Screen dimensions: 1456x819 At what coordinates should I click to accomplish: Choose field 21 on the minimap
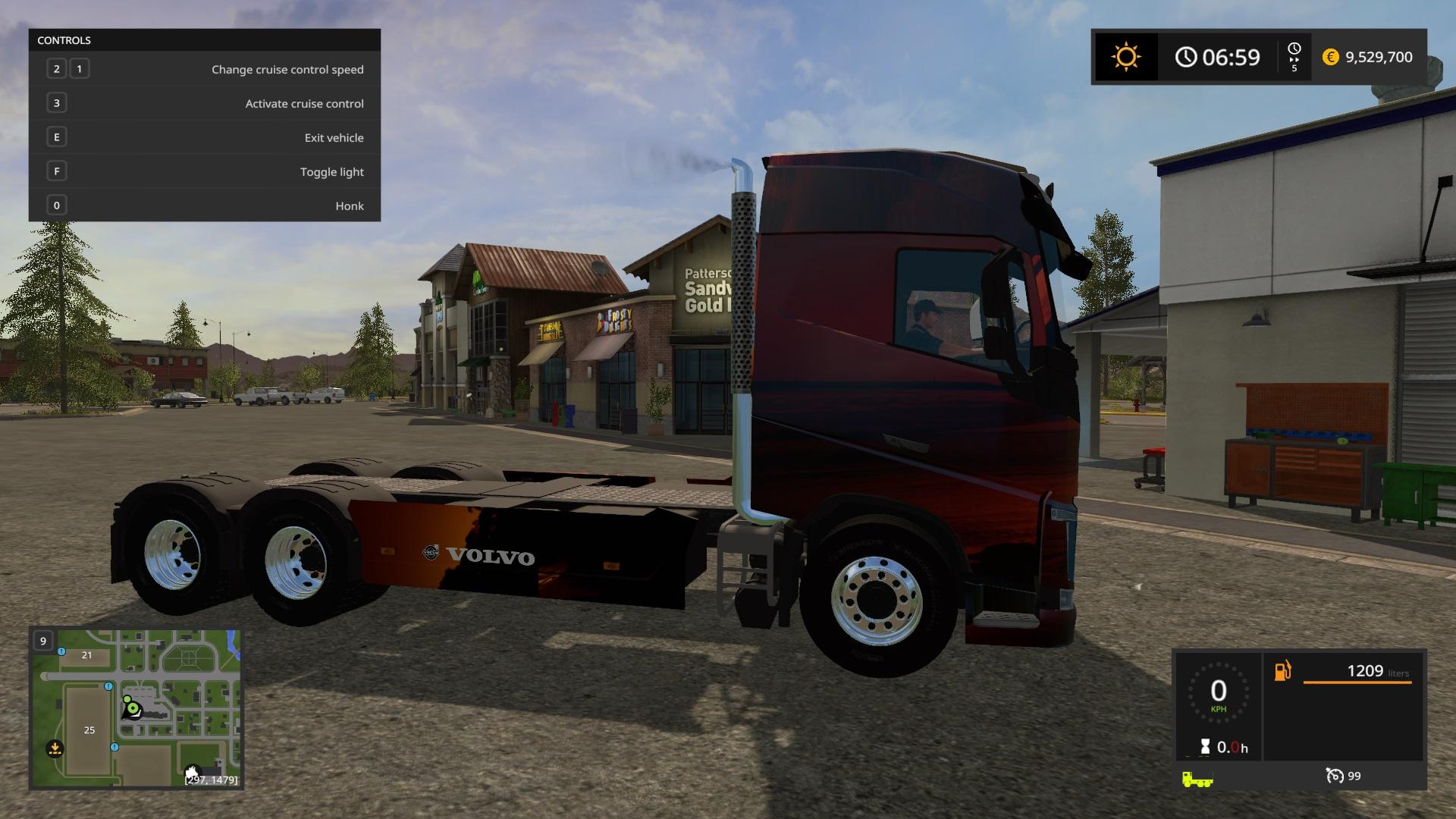(86, 655)
